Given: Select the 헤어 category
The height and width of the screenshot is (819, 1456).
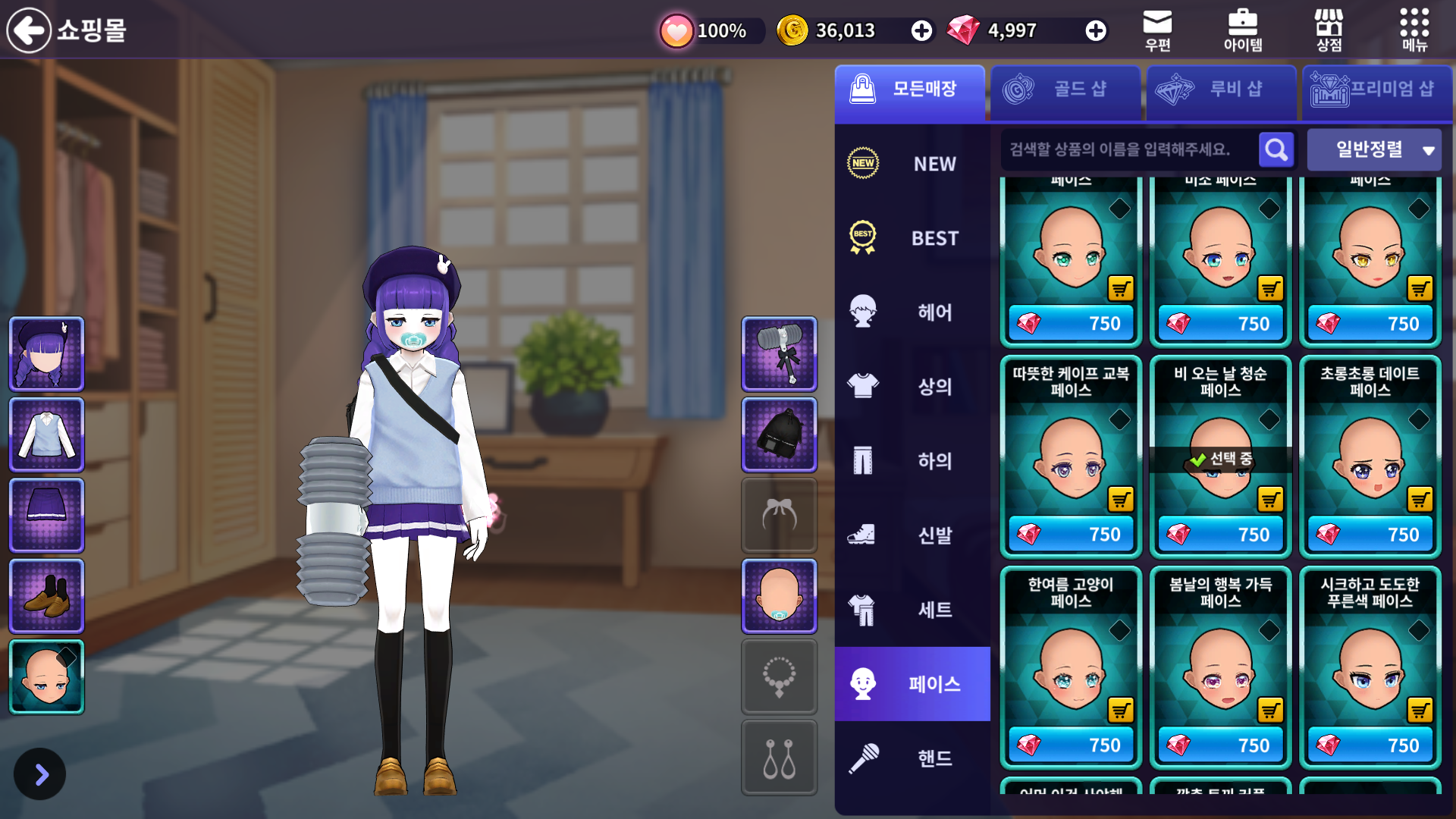Looking at the screenshot, I should click(912, 312).
